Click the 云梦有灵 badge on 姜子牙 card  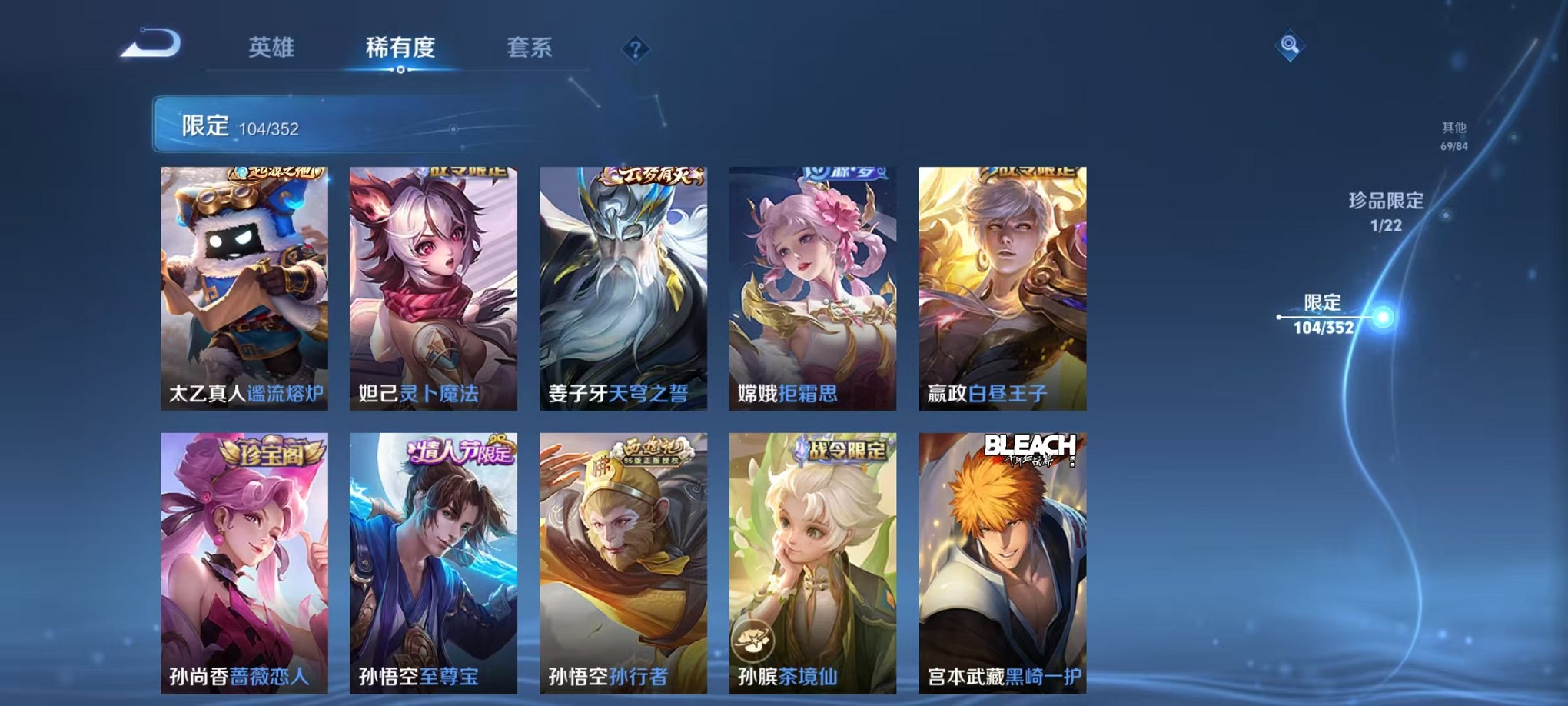click(x=653, y=176)
